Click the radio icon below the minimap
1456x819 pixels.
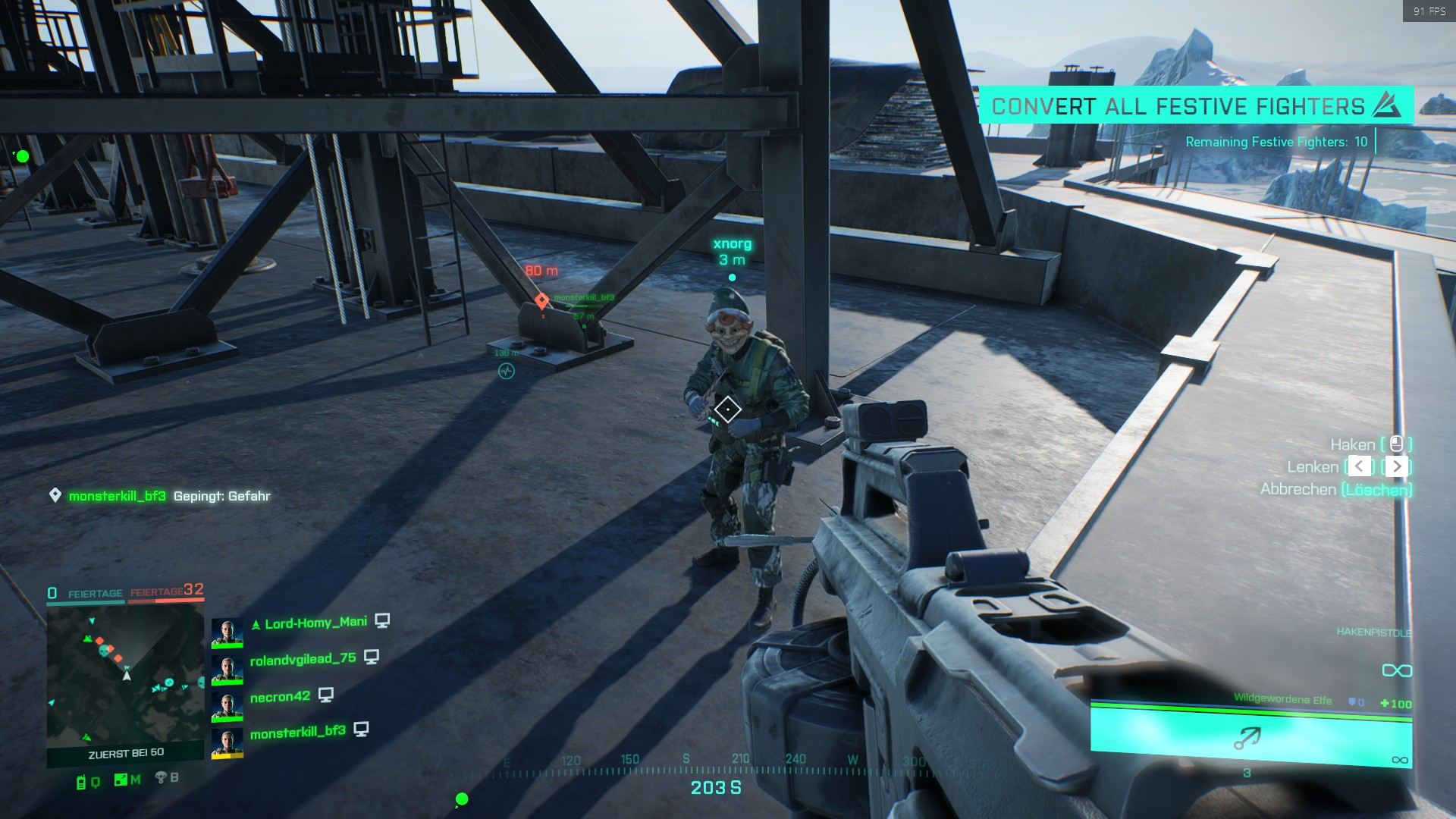coord(81,782)
